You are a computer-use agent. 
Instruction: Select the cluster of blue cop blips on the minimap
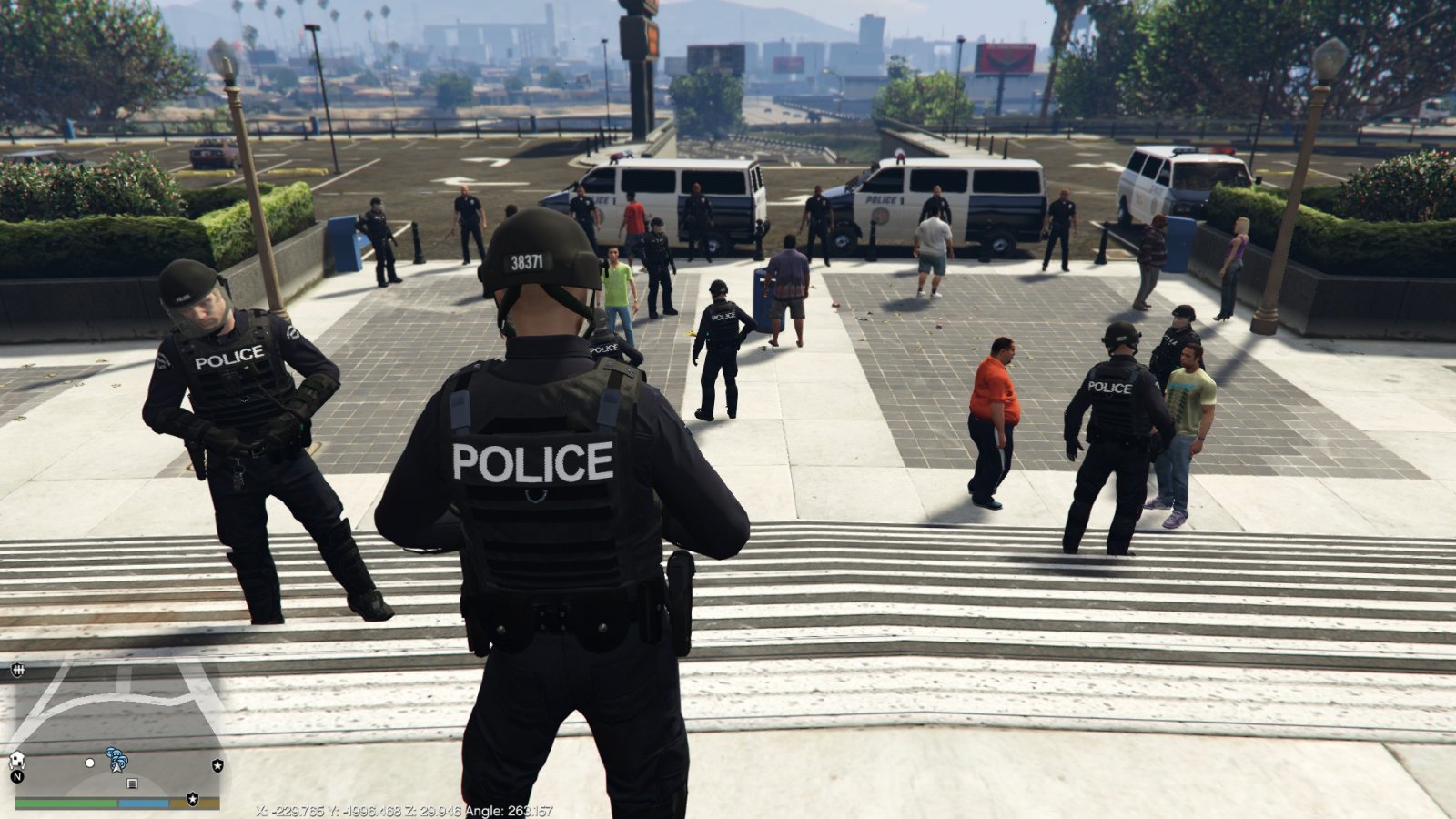(116, 756)
